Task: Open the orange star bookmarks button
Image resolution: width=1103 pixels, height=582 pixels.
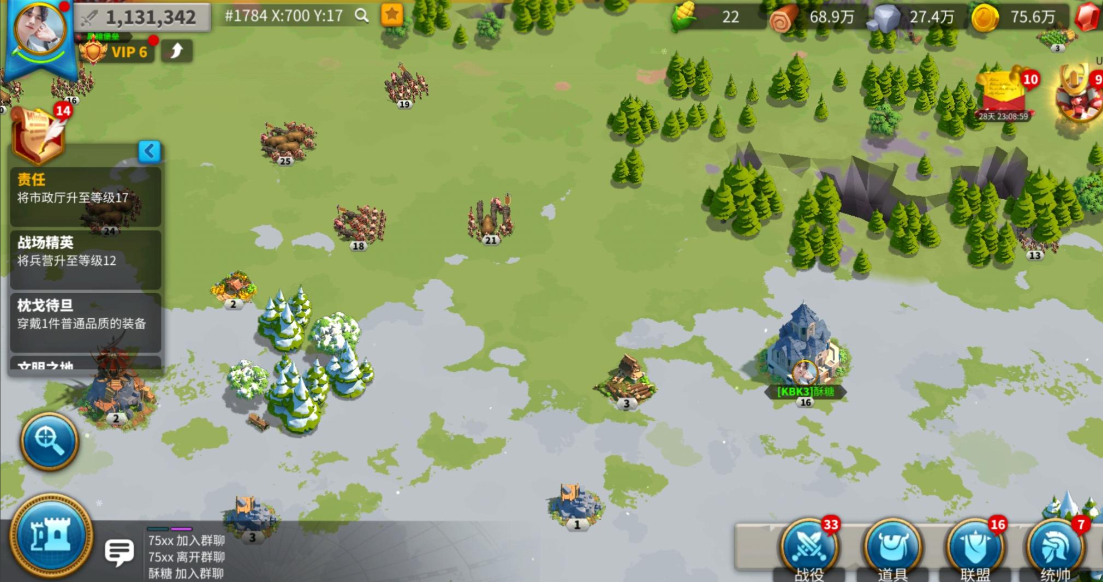Action: (392, 16)
